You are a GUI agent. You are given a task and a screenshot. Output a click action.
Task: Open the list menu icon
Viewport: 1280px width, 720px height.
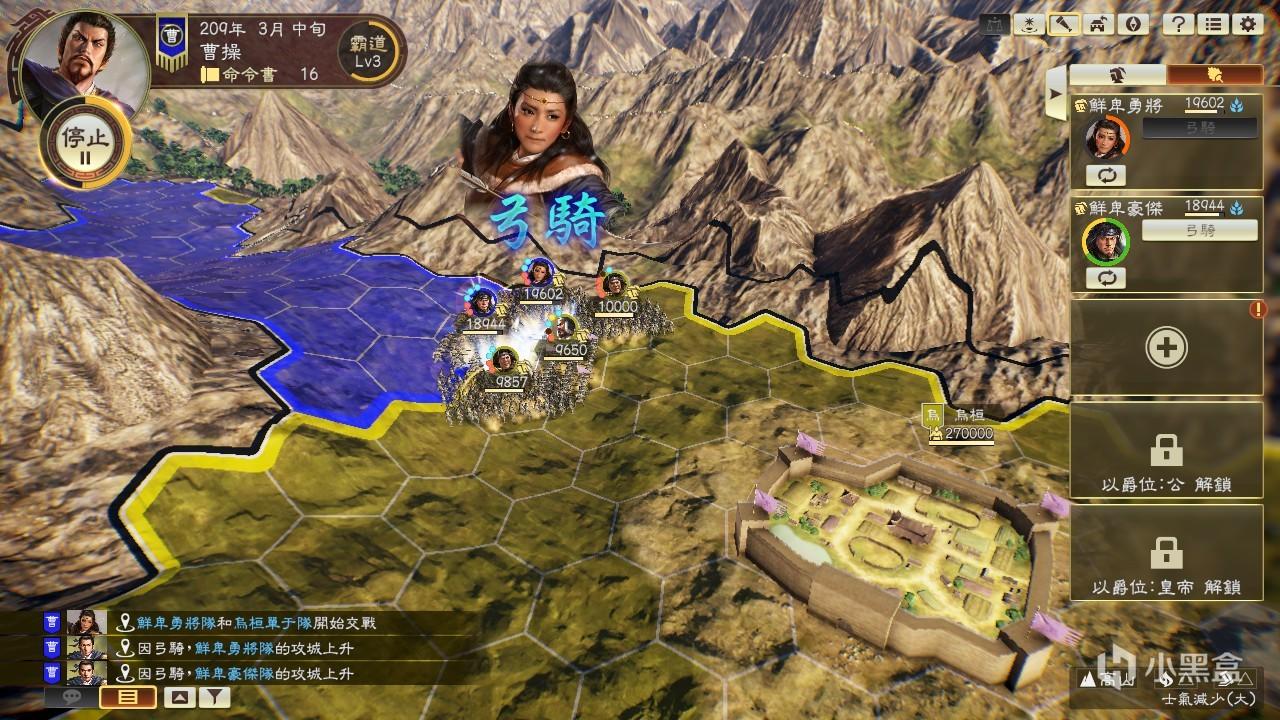tap(1212, 25)
